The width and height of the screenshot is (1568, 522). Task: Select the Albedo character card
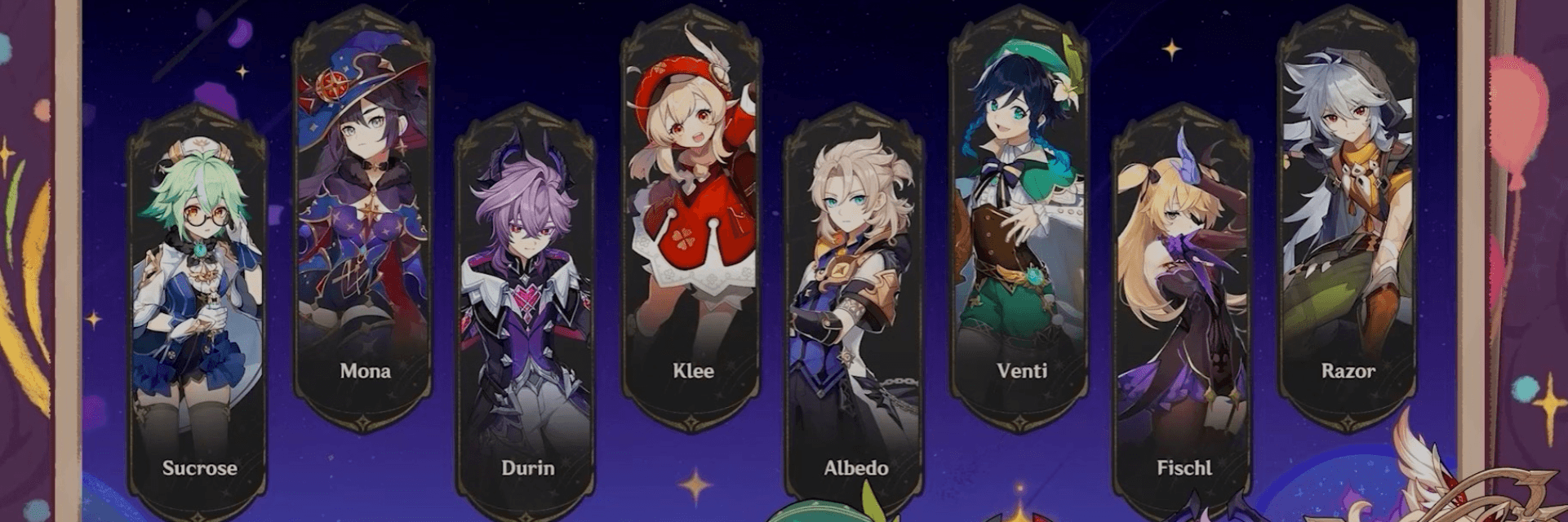click(855, 310)
